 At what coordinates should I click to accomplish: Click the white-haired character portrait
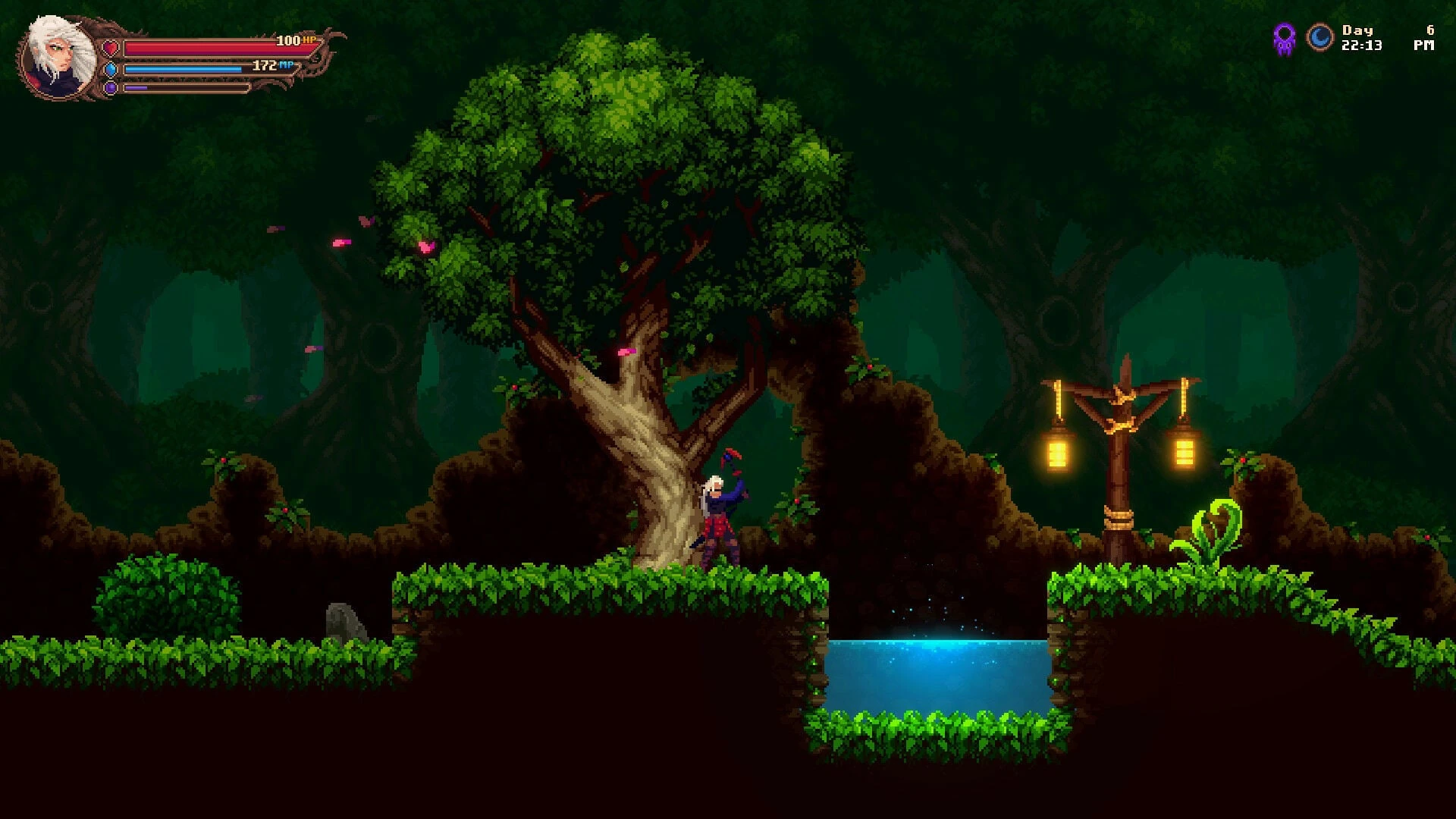point(59,57)
